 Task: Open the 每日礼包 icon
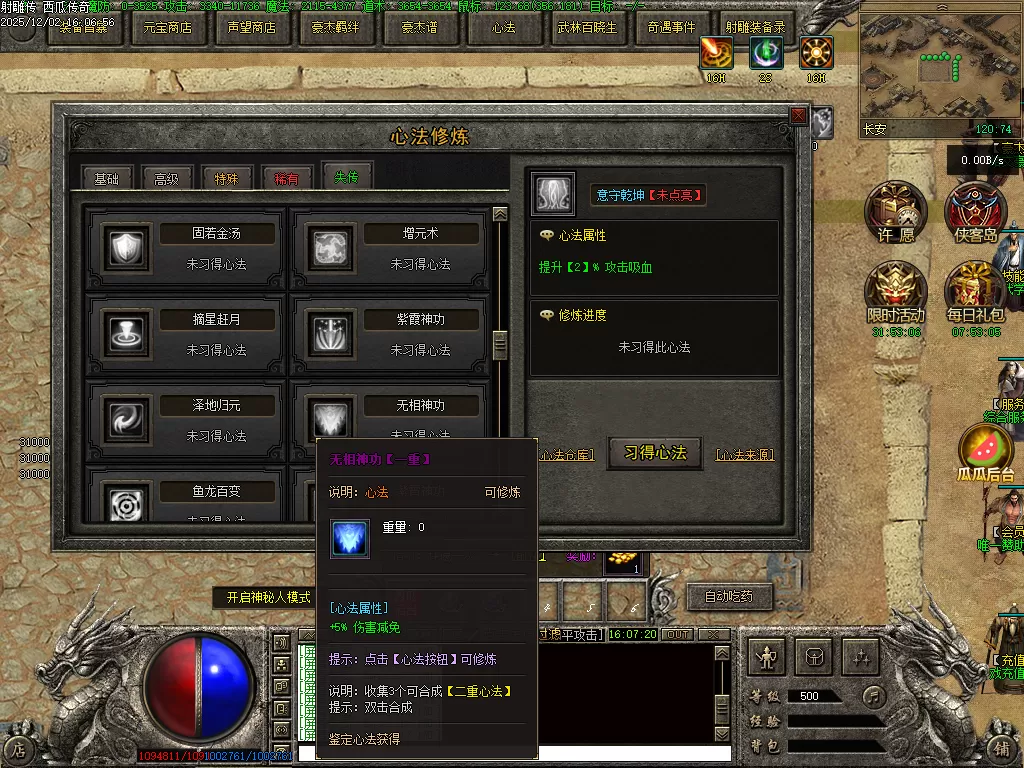point(974,292)
